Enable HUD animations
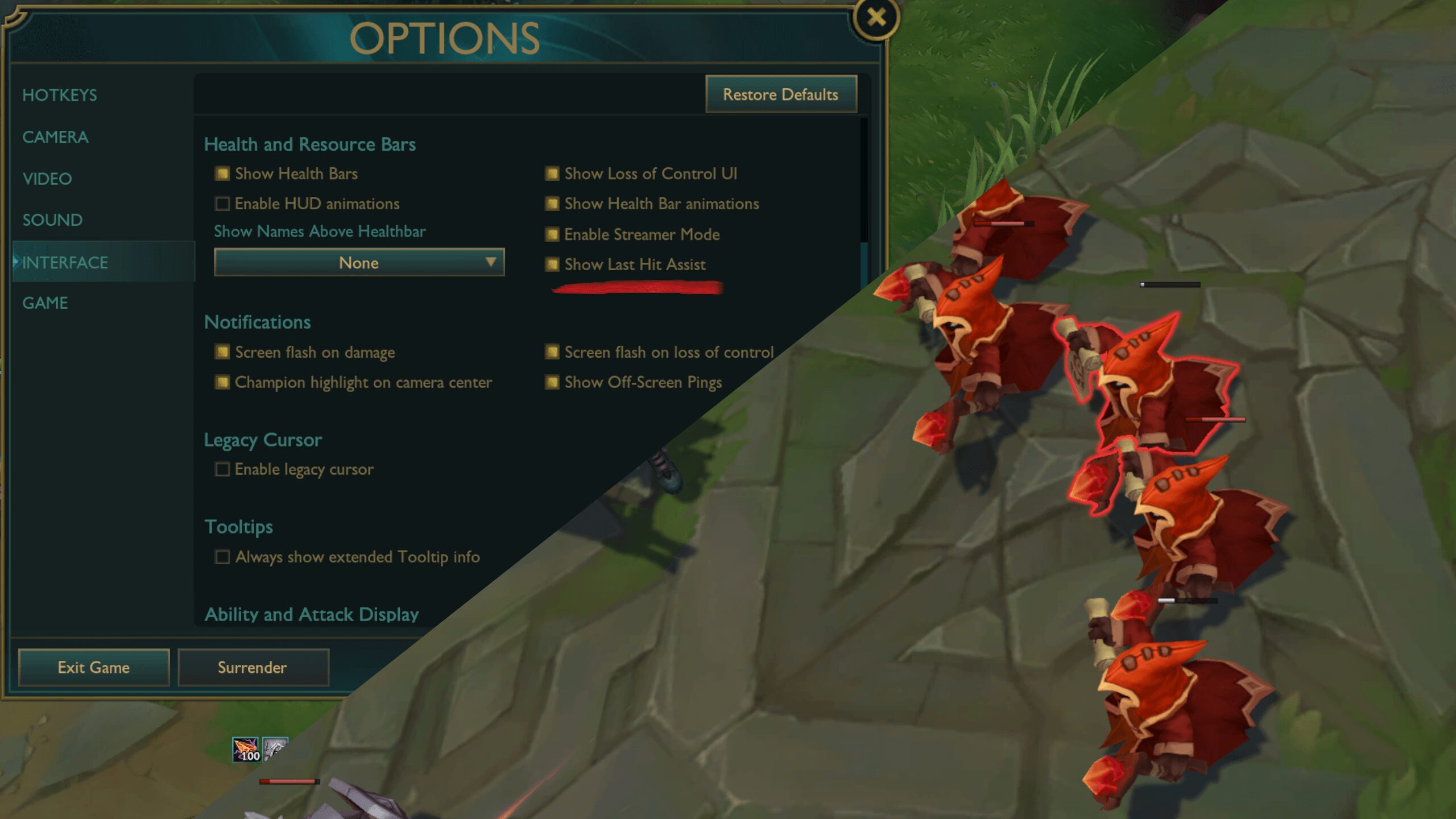Image resolution: width=1456 pixels, height=819 pixels. pos(222,204)
